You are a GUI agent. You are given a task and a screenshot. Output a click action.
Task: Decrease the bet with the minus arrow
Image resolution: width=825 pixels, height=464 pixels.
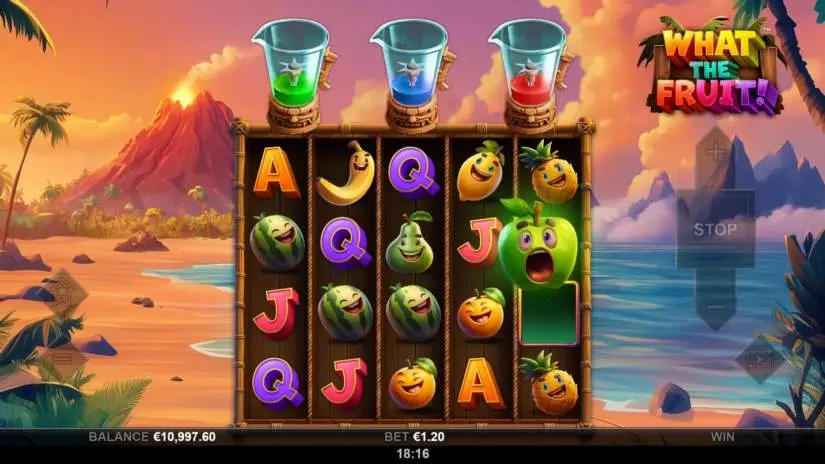tap(715, 307)
